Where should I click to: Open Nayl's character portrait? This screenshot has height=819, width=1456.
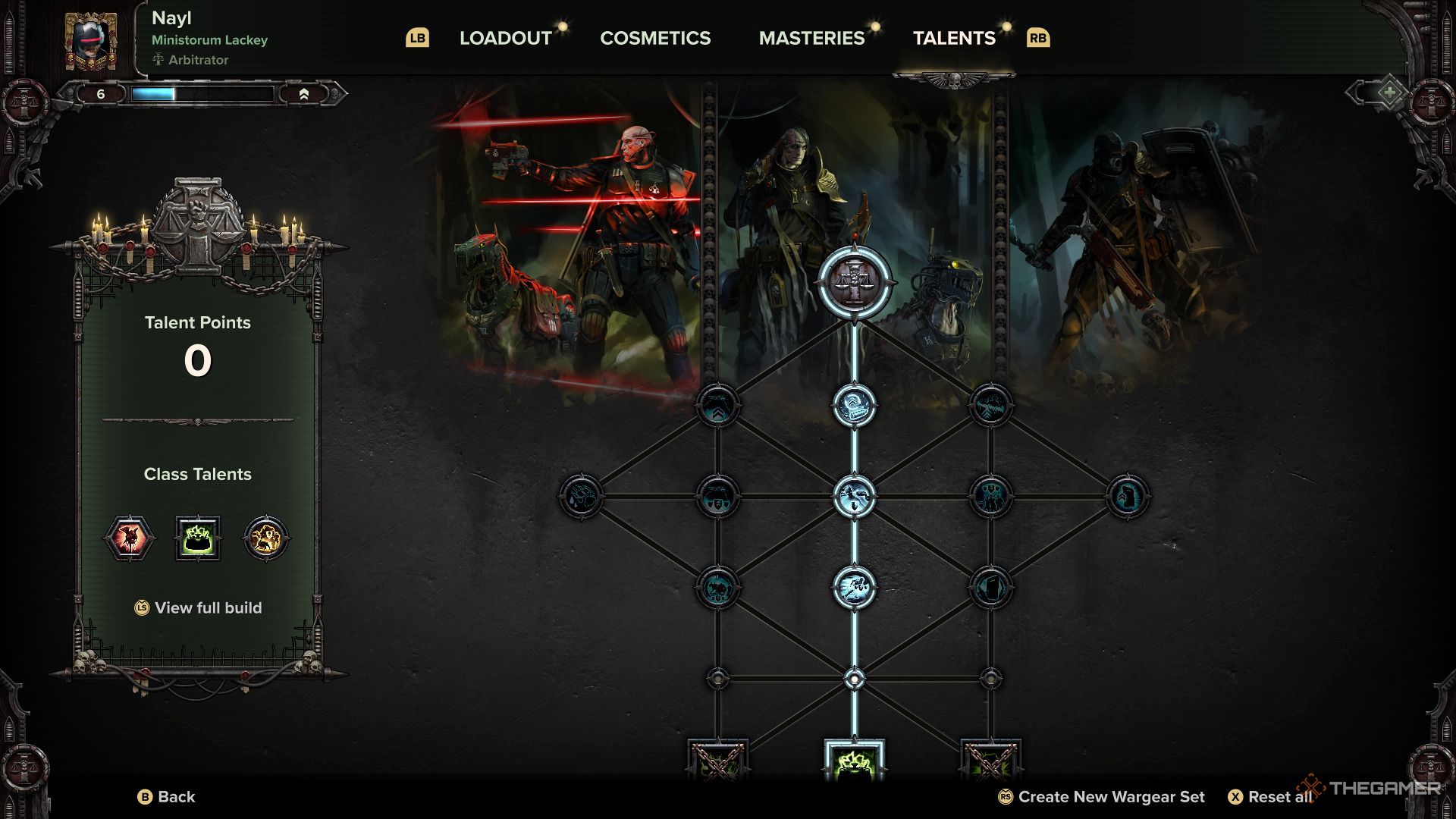[91, 42]
